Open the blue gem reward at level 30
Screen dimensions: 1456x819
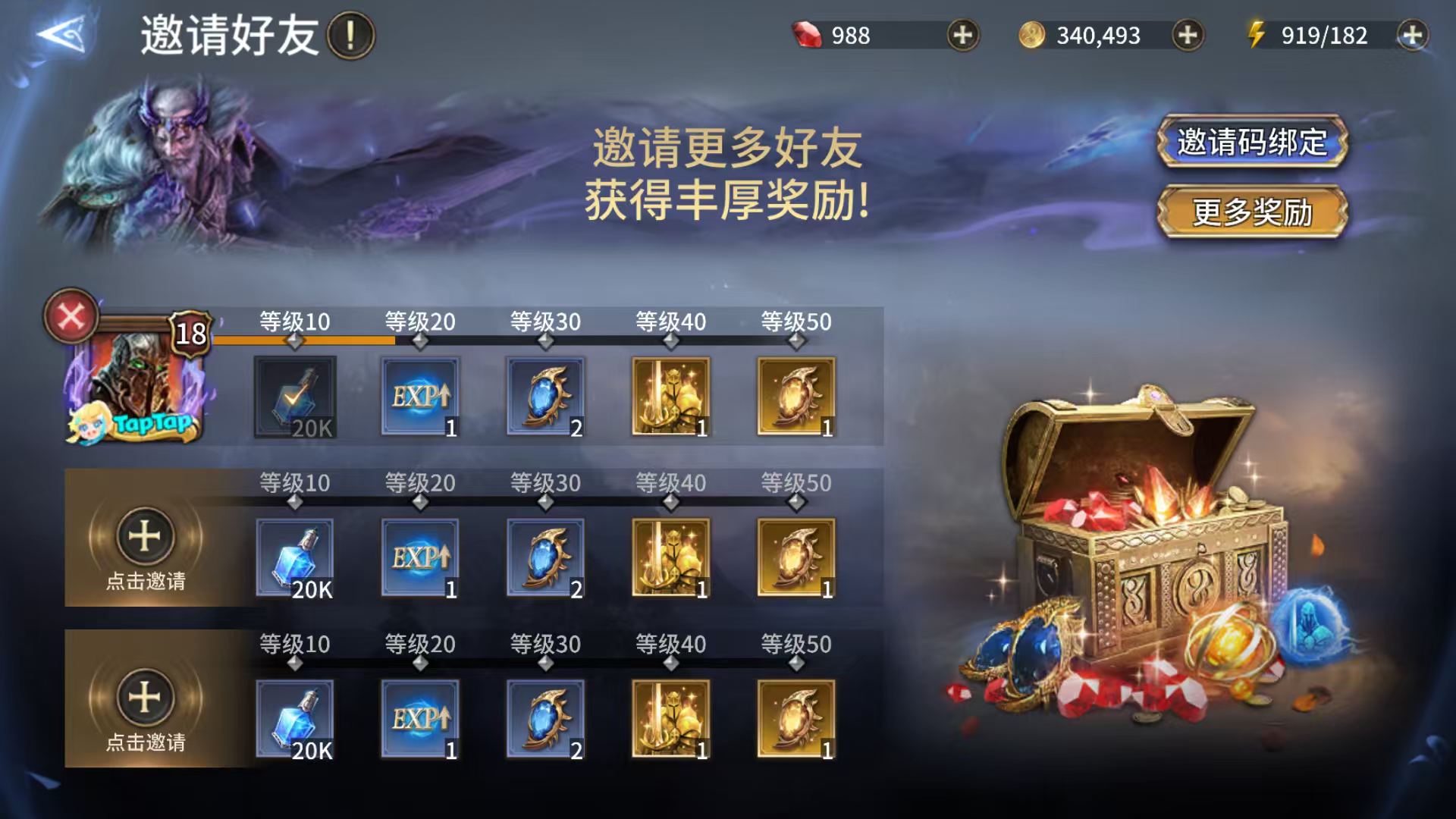[x=544, y=398]
